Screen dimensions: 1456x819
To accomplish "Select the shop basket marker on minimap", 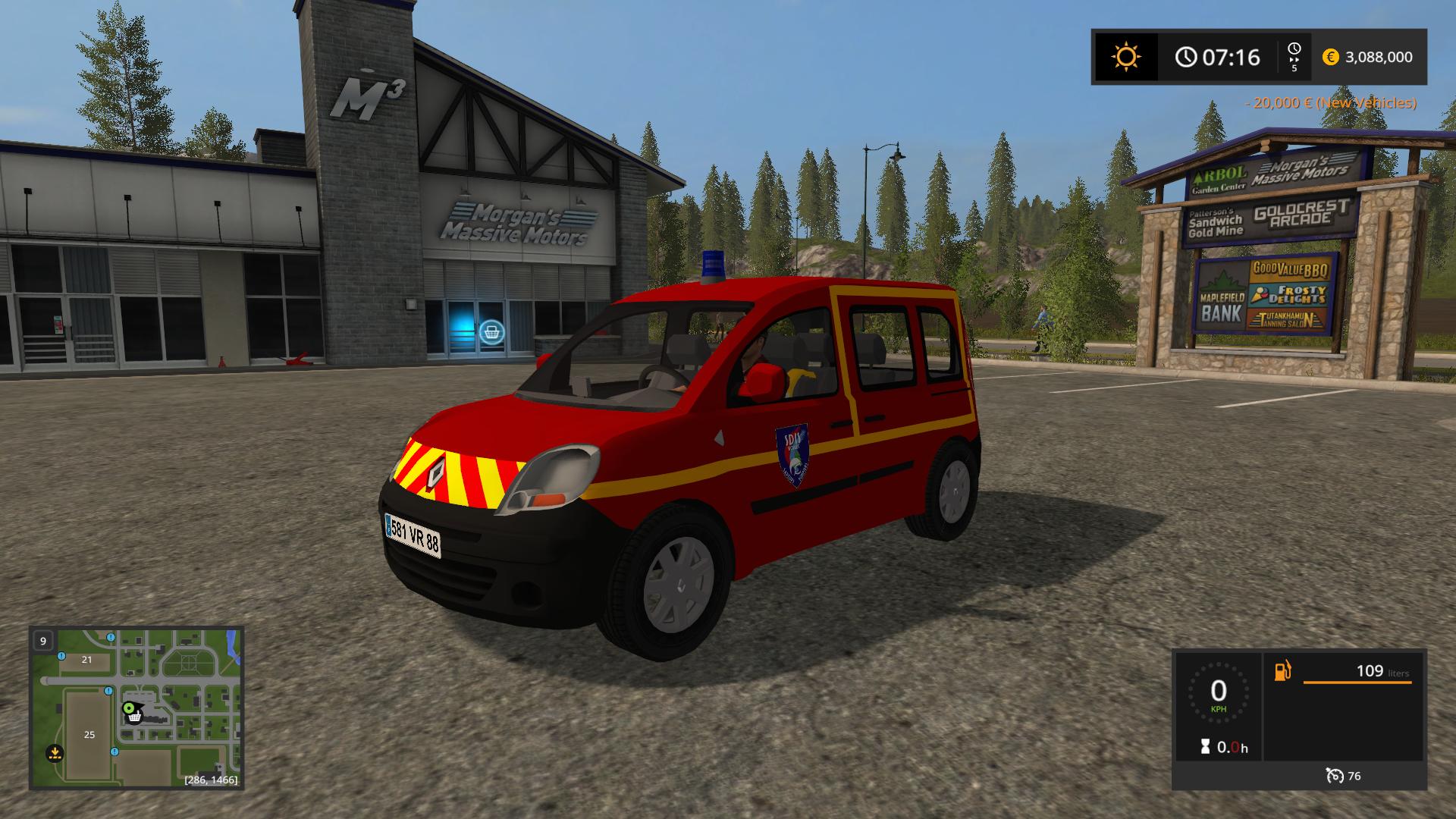I will pos(134,717).
